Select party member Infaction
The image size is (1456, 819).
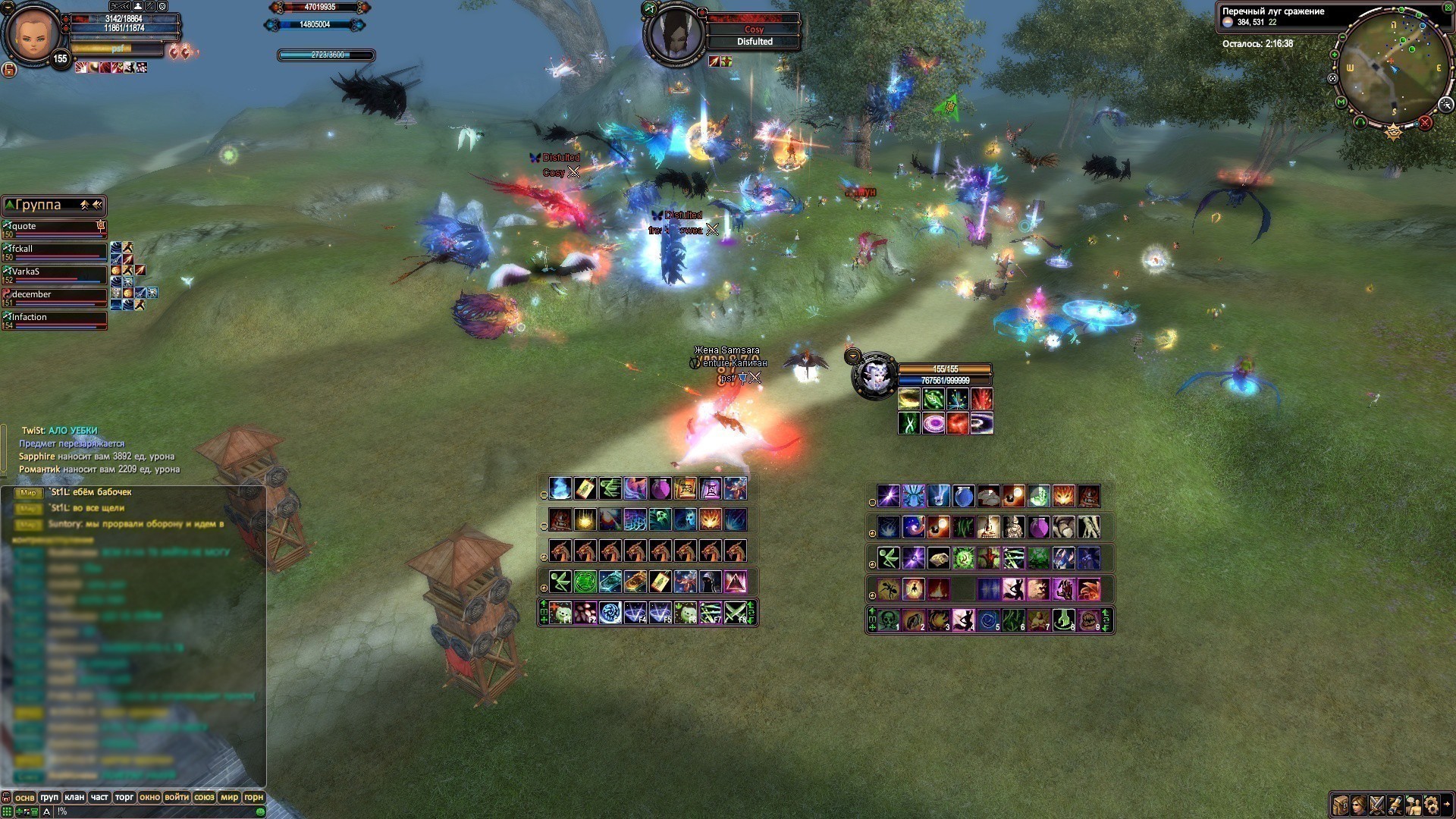tap(55, 319)
